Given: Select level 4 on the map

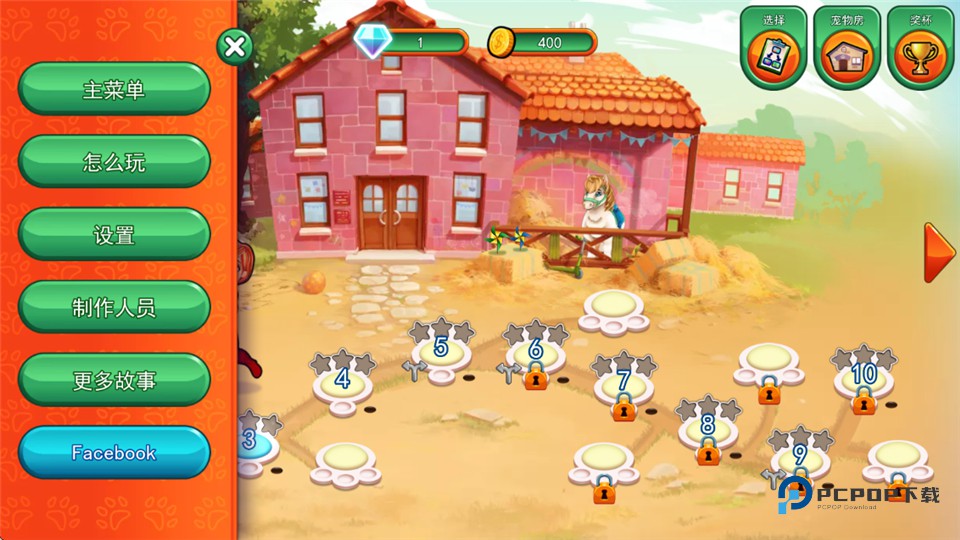Looking at the screenshot, I should point(343,380).
